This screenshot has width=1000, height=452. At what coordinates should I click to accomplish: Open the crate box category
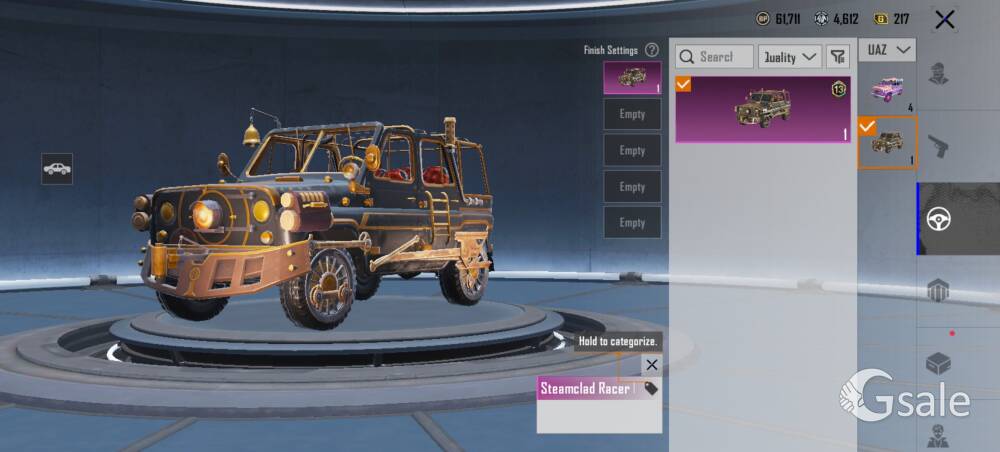point(939,363)
